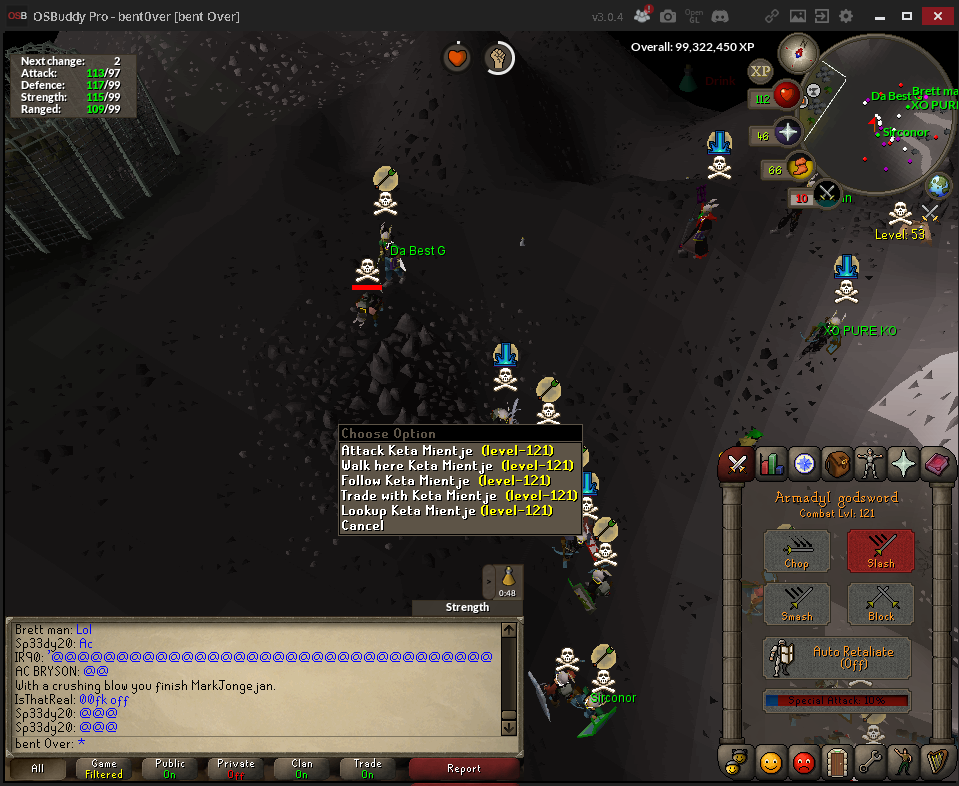The width and height of the screenshot is (959, 786).
Task: Activate the Special Attack bar
Action: 837,700
